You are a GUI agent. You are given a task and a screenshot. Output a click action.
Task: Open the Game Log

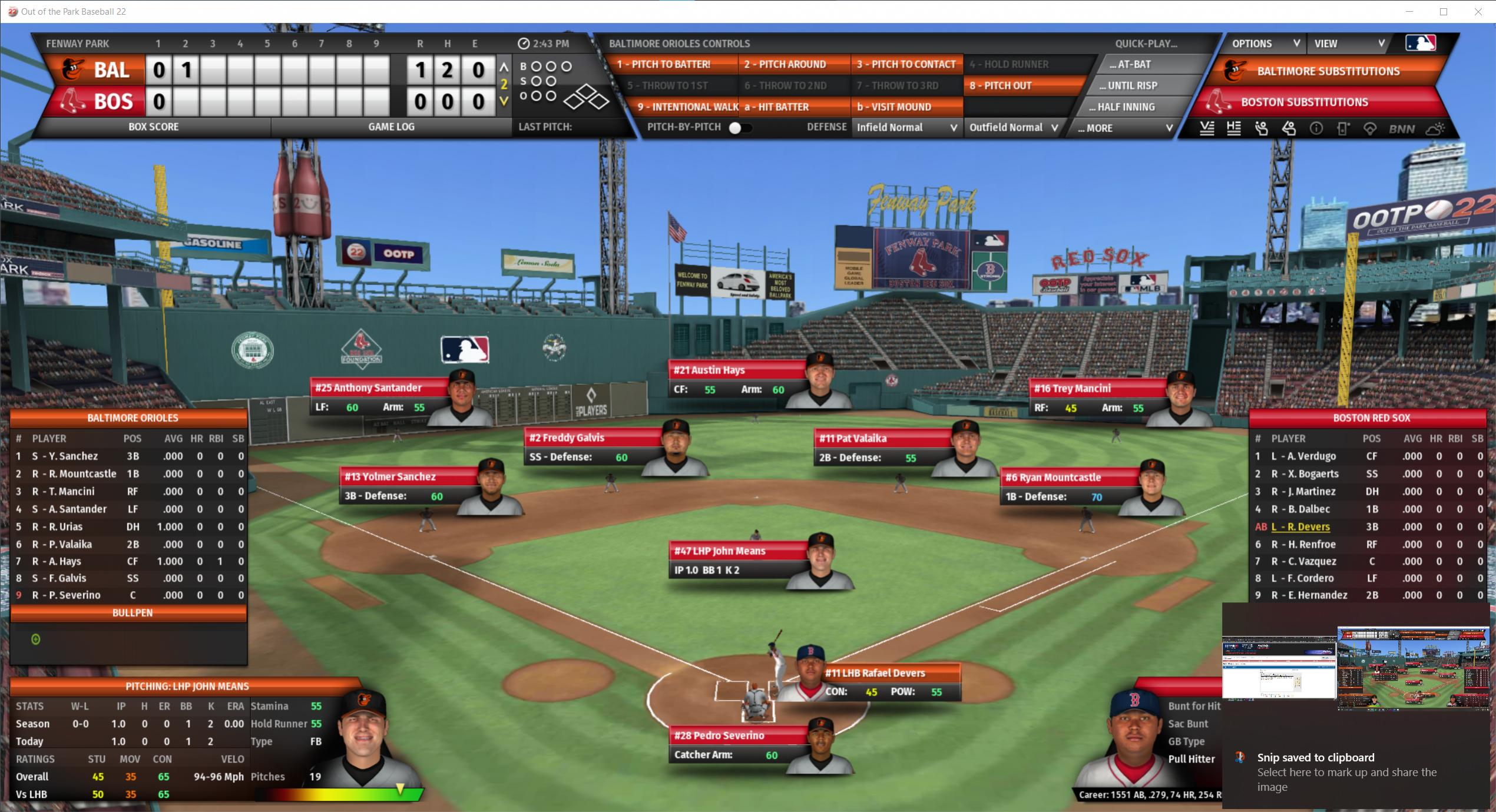(x=391, y=127)
